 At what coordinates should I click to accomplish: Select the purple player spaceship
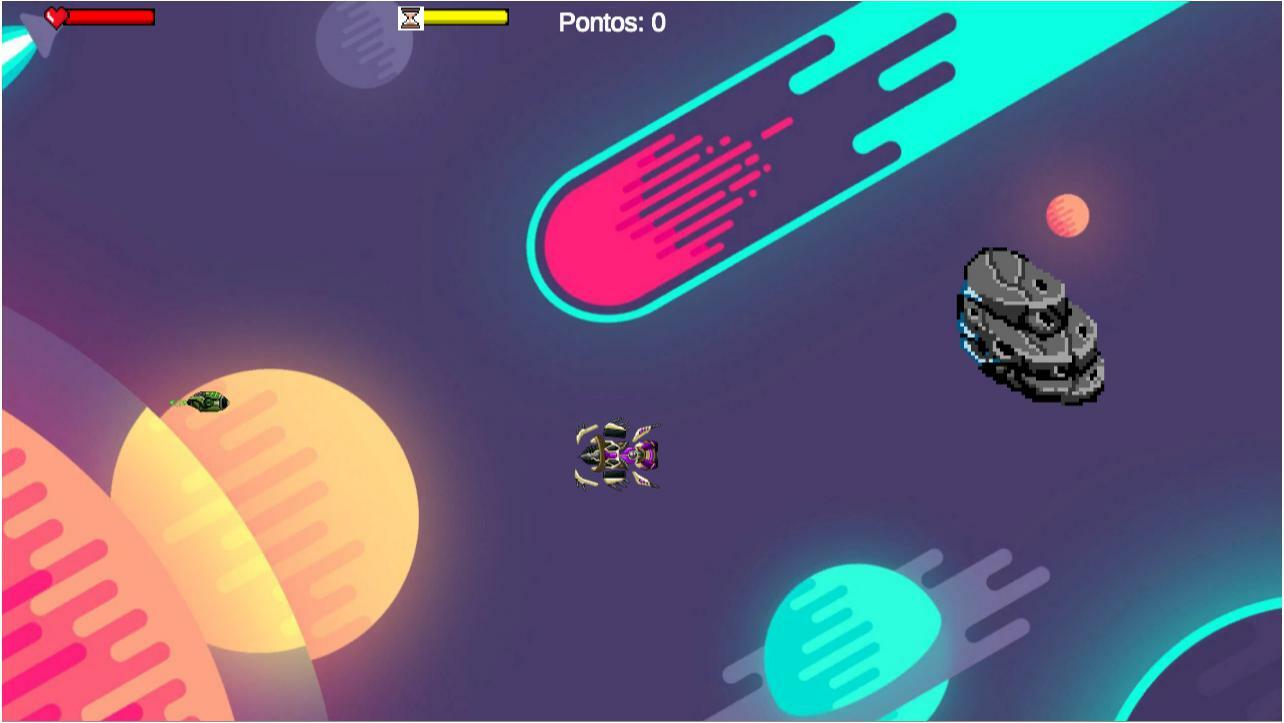click(616, 457)
